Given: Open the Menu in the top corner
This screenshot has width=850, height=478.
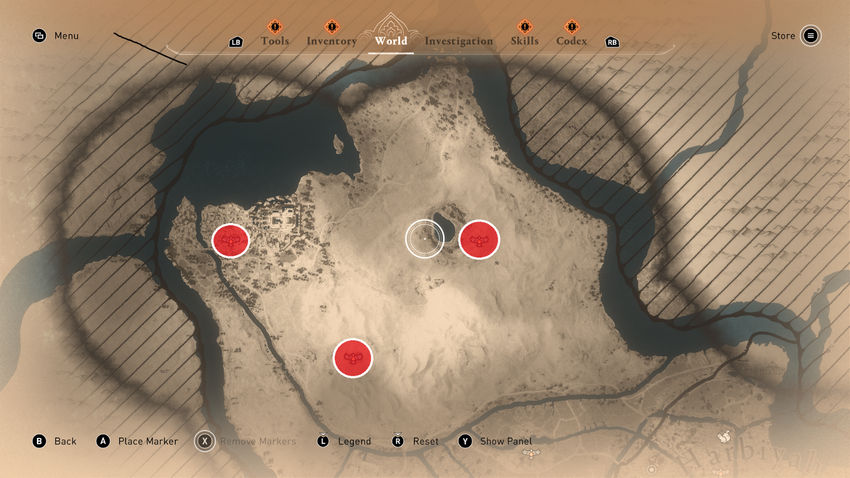Looking at the screenshot, I should [56, 36].
